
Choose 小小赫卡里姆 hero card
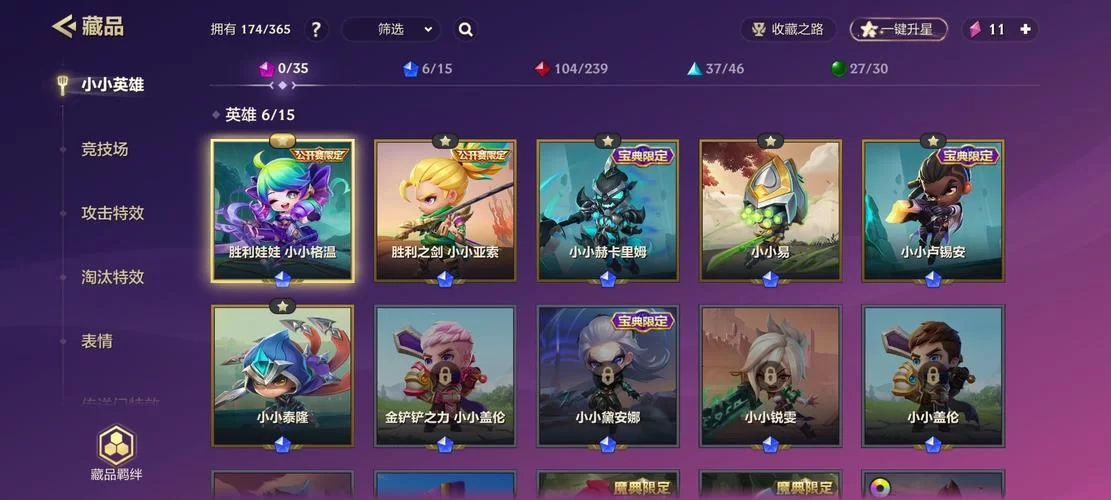[608, 211]
